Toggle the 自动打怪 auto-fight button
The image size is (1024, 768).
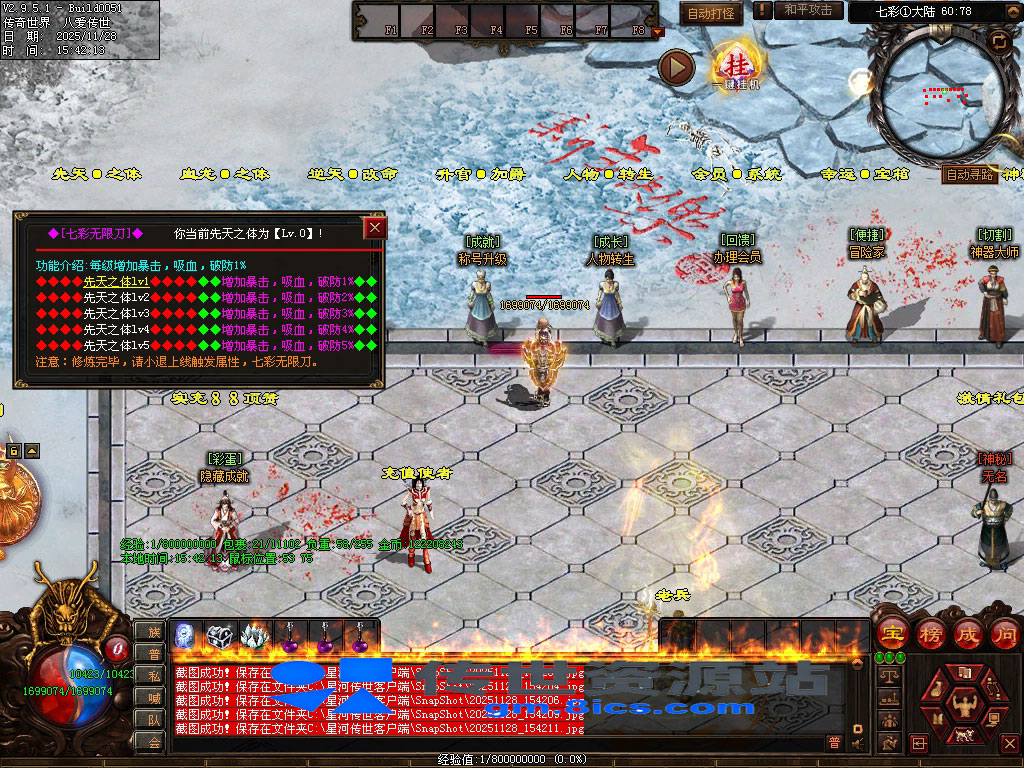711,13
